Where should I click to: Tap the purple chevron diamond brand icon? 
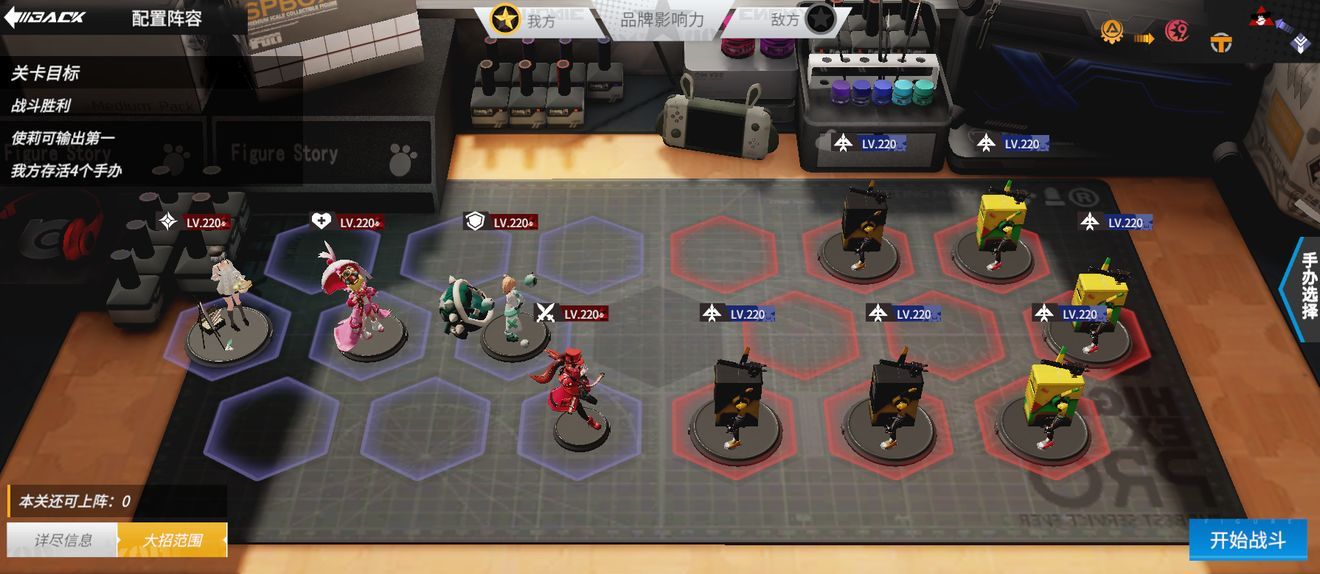click(x=1301, y=42)
